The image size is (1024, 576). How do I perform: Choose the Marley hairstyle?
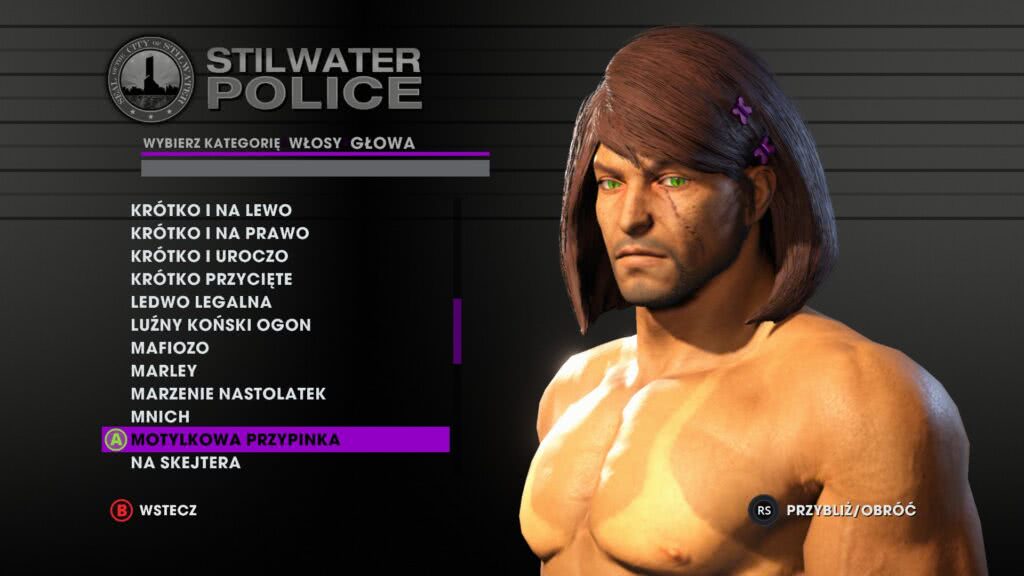point(163,371)
